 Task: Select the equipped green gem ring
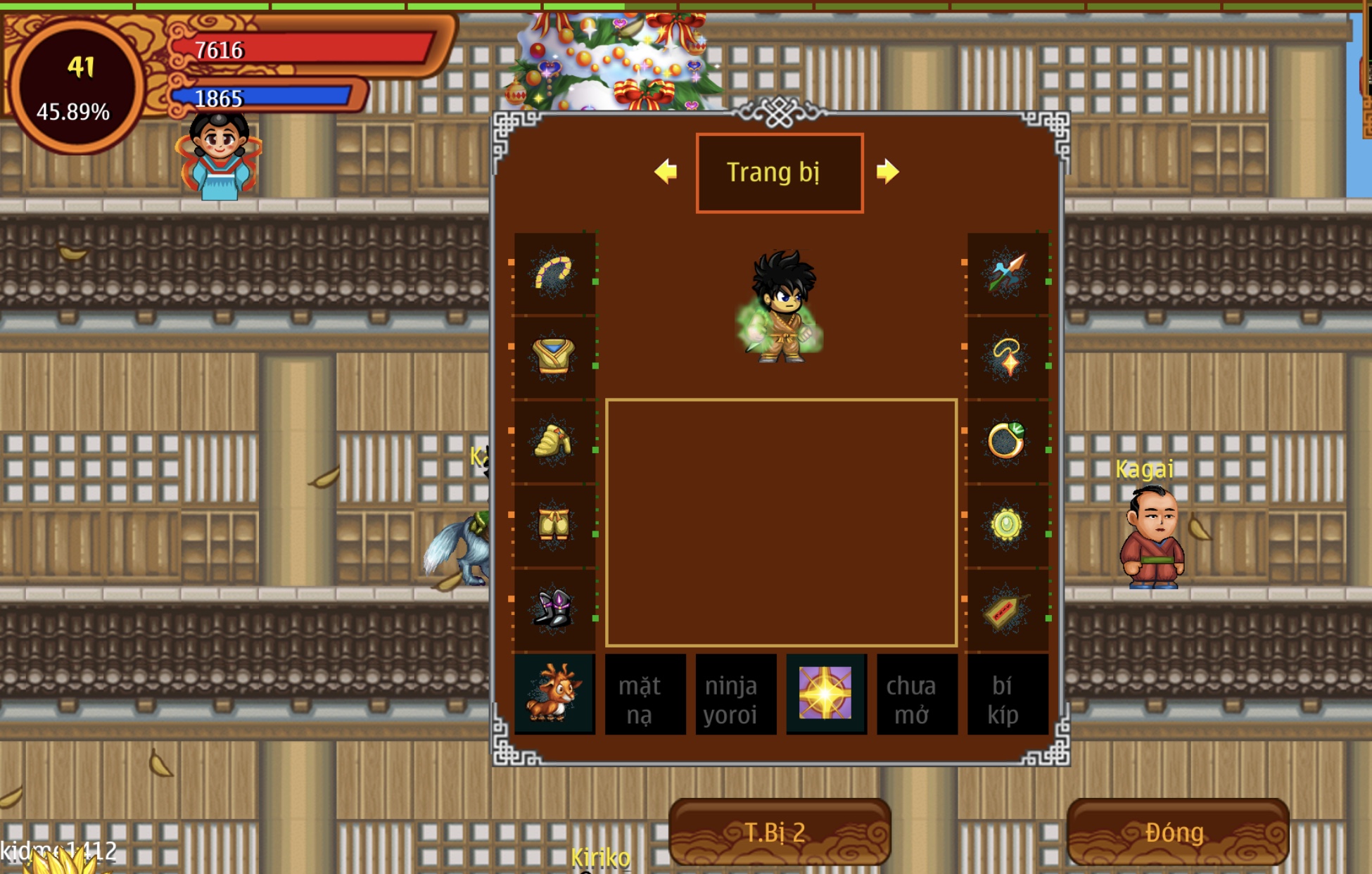pos(1008,441)
